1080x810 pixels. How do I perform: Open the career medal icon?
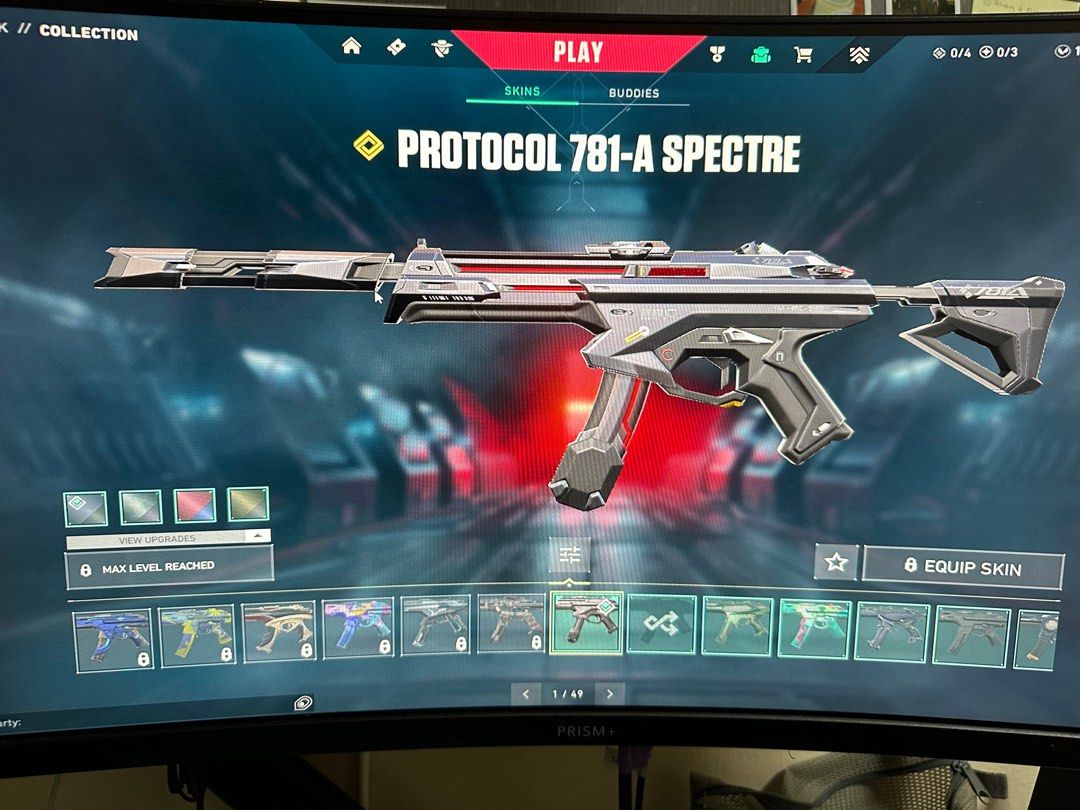[716, 54]
